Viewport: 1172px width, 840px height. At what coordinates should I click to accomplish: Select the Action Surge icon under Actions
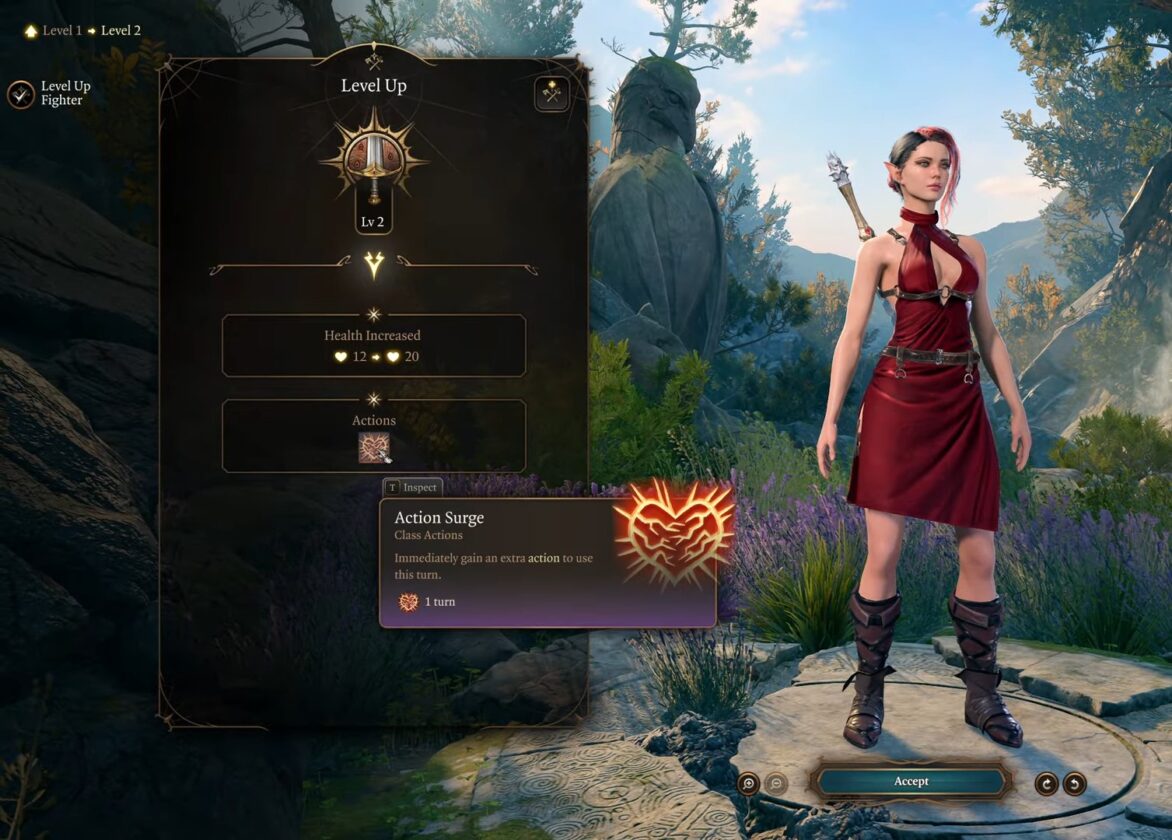click(x=374, y=447)
